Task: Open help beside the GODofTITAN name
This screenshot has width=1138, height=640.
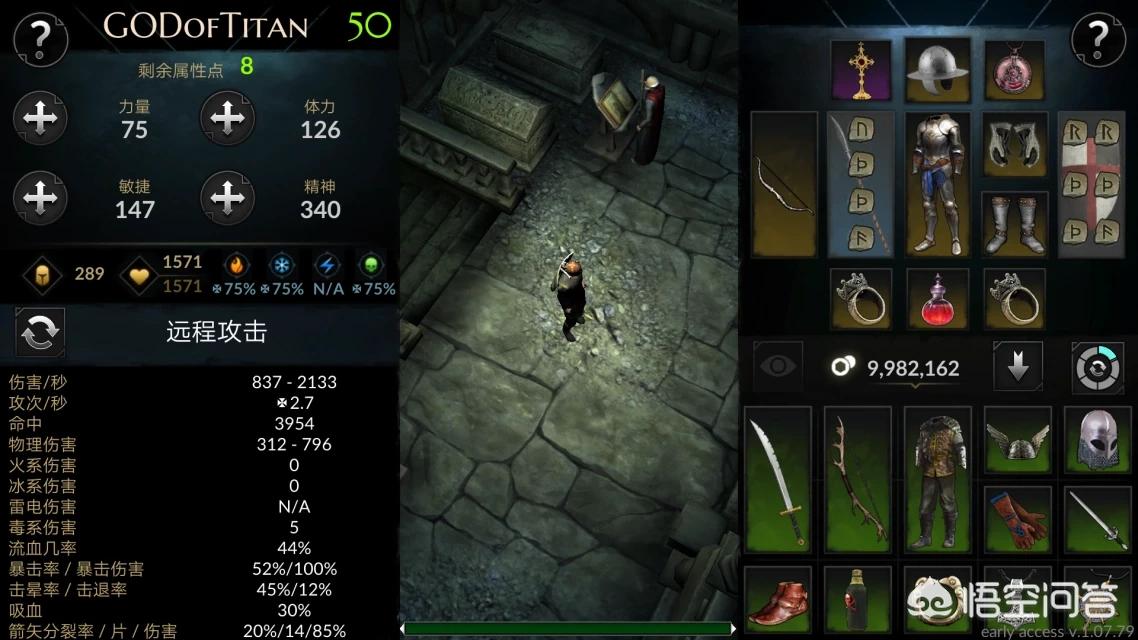Action: 40,39
